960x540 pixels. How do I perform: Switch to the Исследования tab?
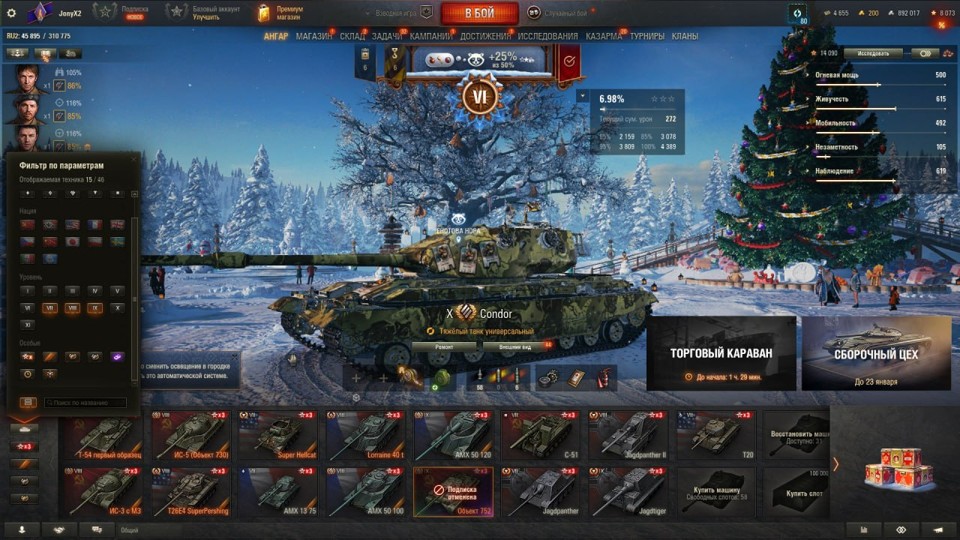click(x=547, y=36)
